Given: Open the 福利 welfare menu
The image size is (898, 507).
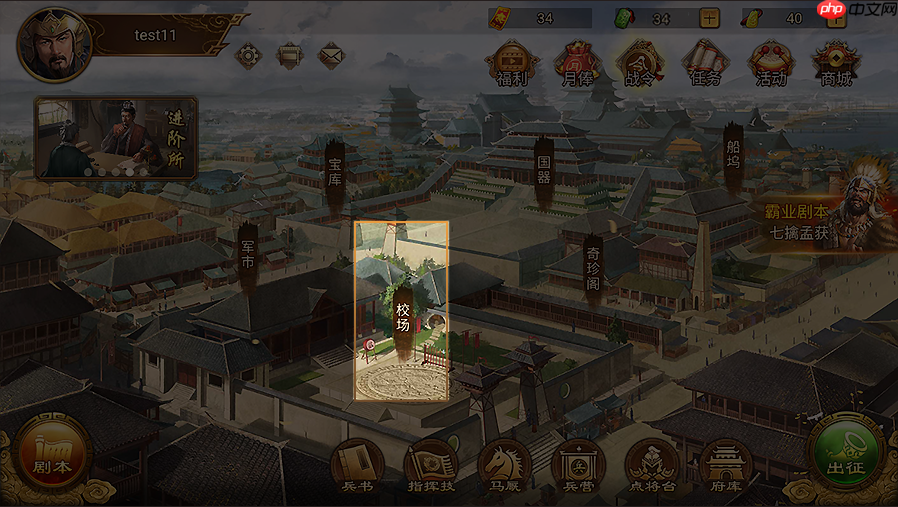Looking at the screenshot, I should 512,63.
